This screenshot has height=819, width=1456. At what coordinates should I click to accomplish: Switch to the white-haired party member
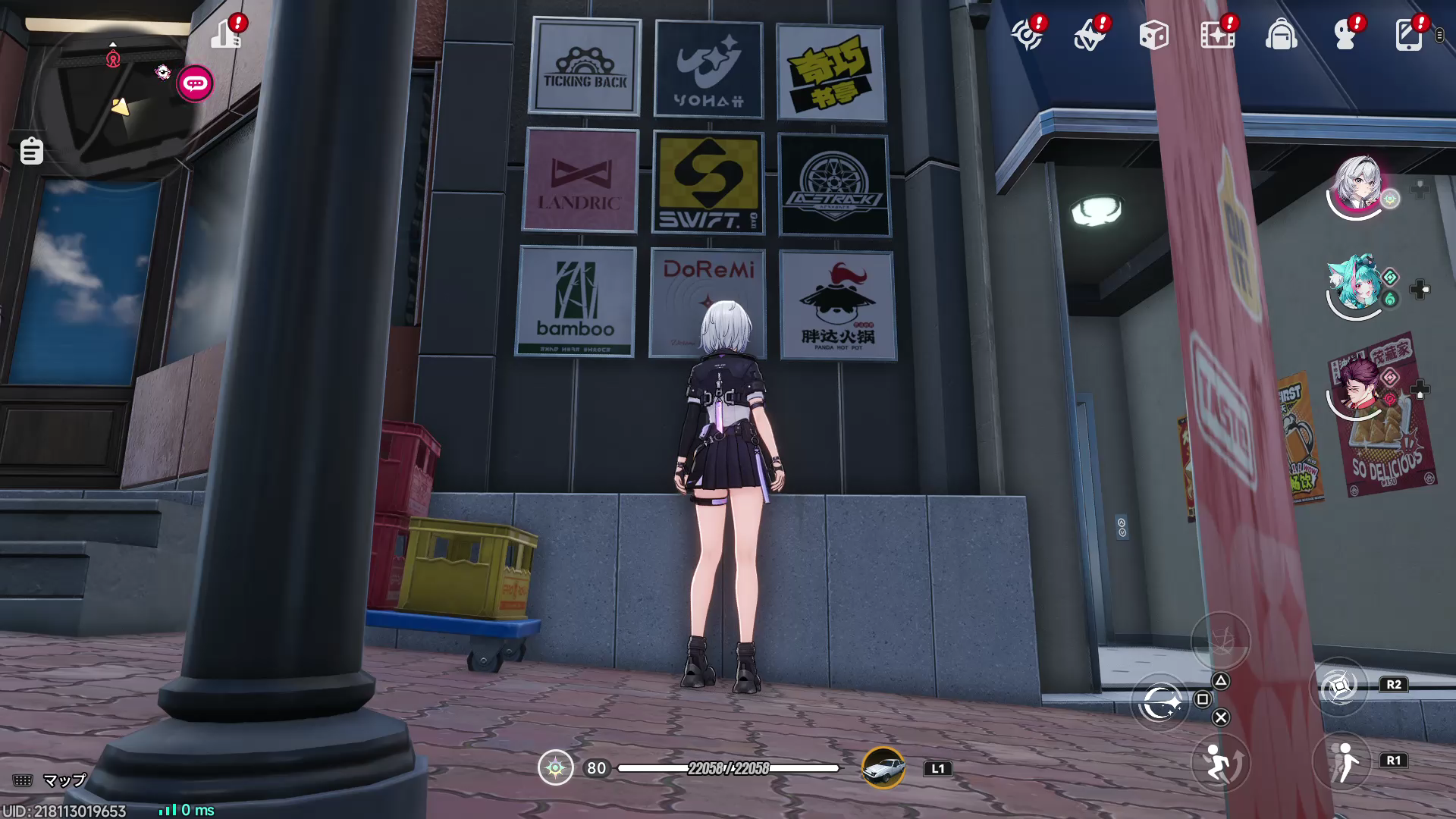(1357, 186)
